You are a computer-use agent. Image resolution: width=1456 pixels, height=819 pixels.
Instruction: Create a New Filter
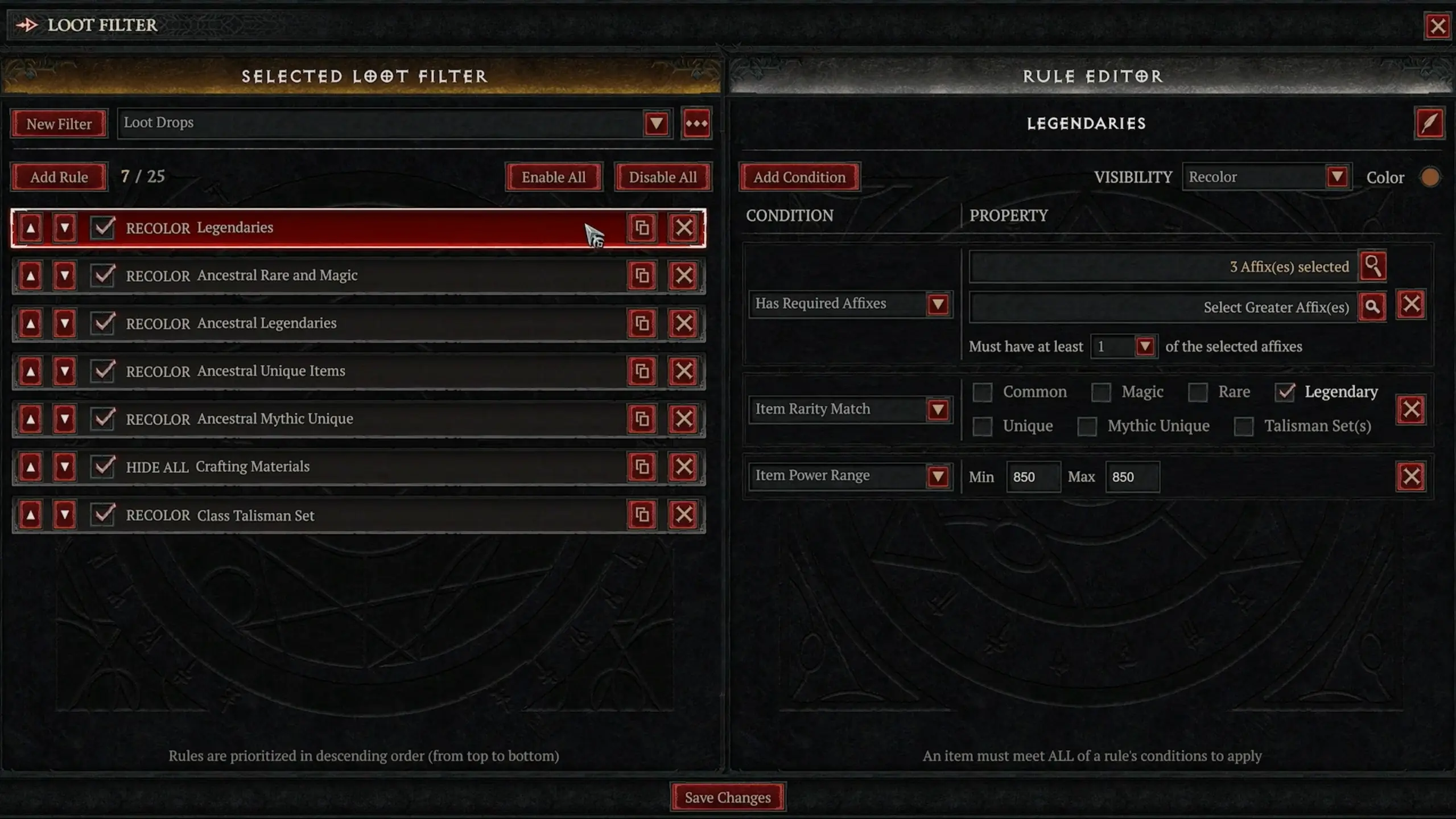[59, 124]
